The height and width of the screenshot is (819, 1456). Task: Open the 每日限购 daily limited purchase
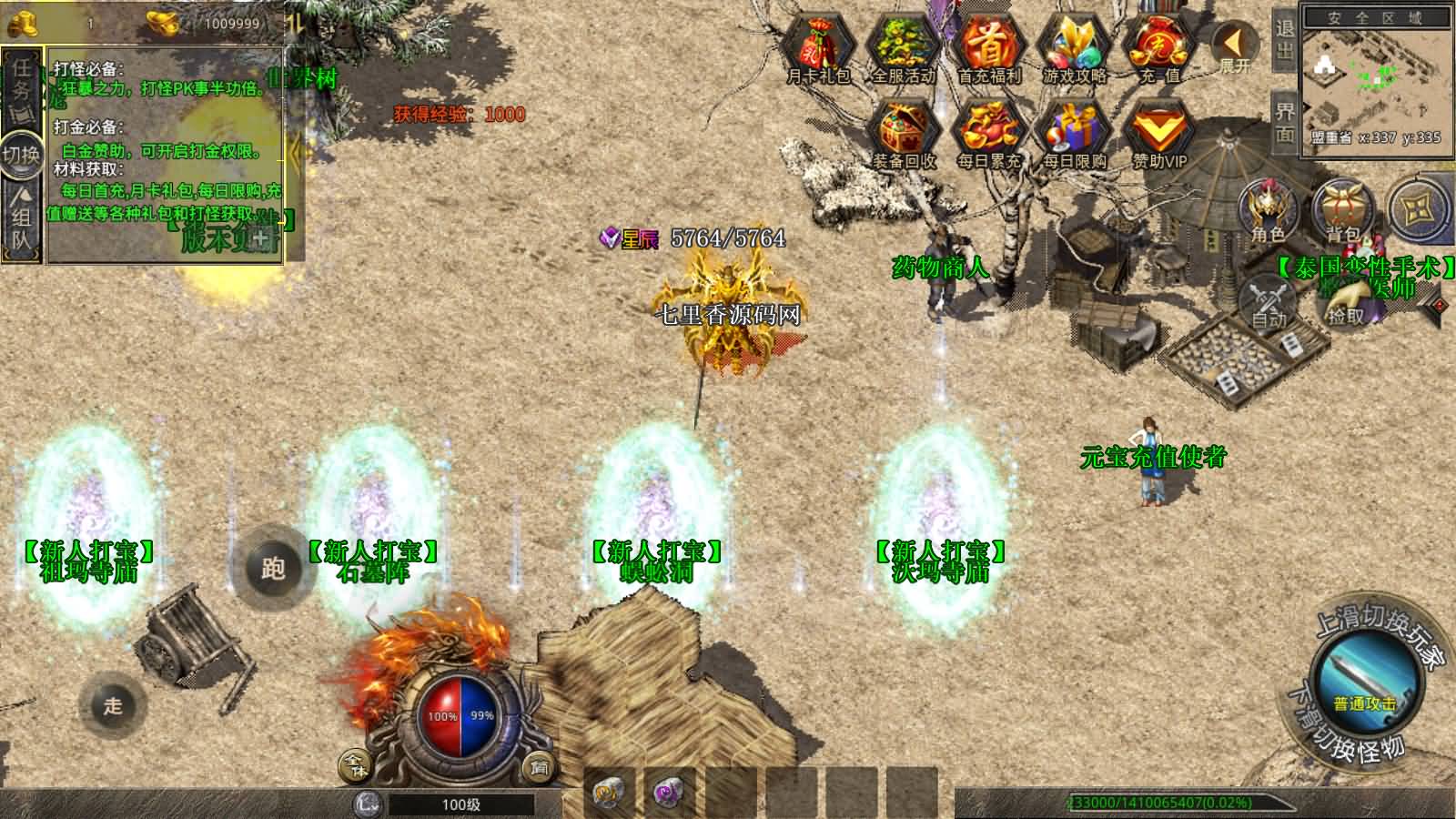coord(1075,133)
